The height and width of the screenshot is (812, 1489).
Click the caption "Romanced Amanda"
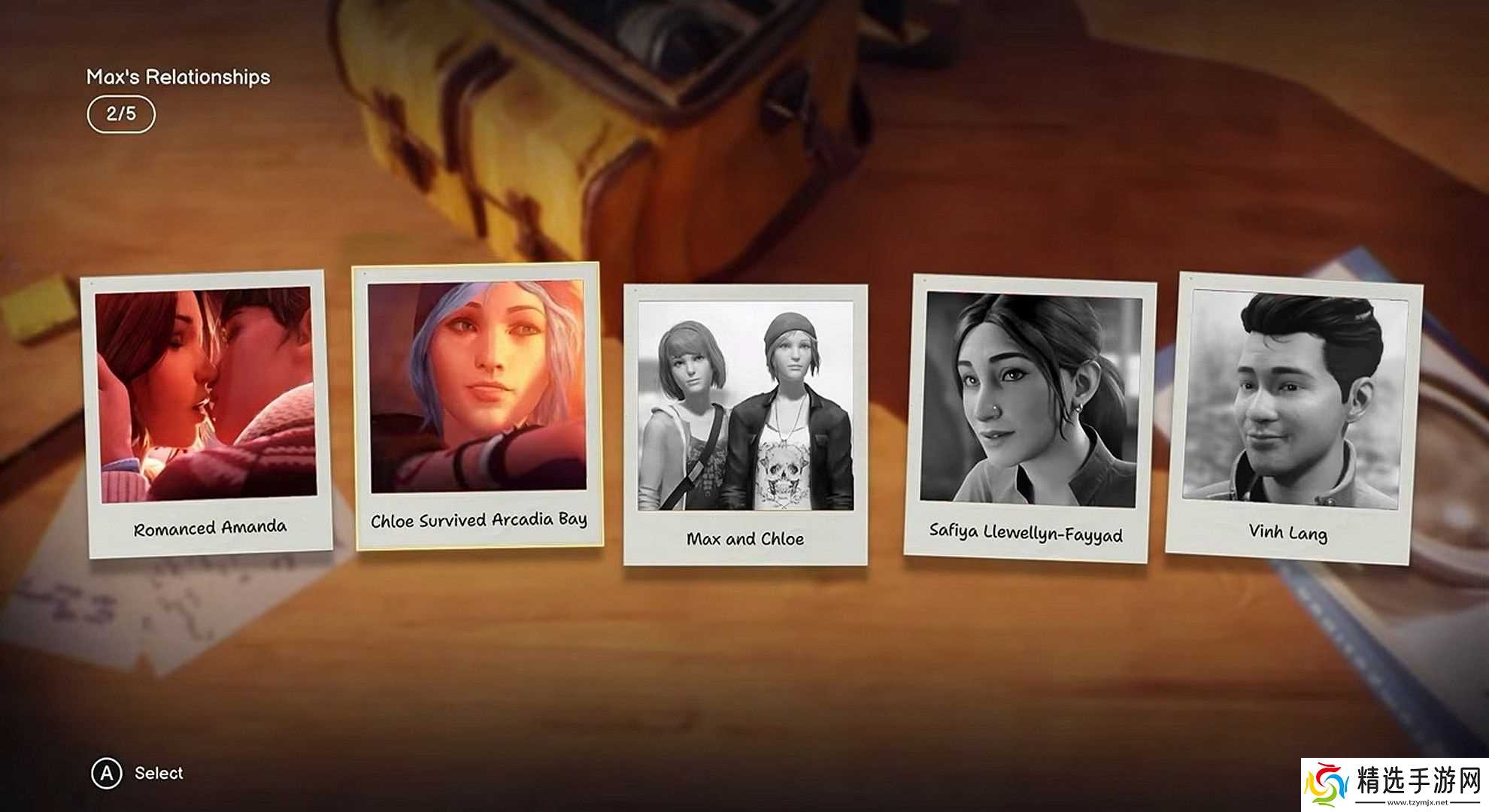[211, 528]
